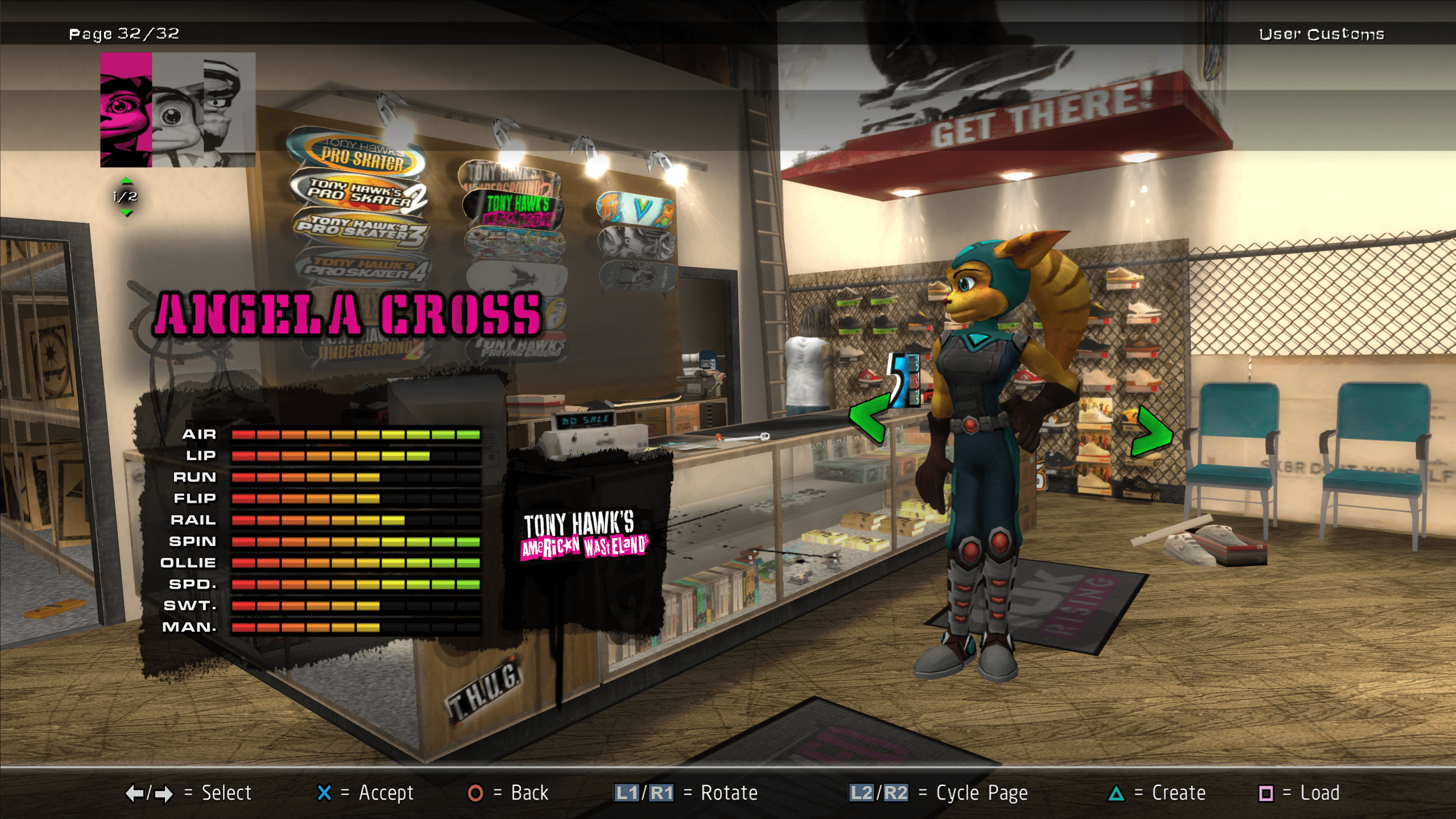Screen dimensions: 1456x819
Task: Click the green up arrow above 1/2
Action: 126,181
